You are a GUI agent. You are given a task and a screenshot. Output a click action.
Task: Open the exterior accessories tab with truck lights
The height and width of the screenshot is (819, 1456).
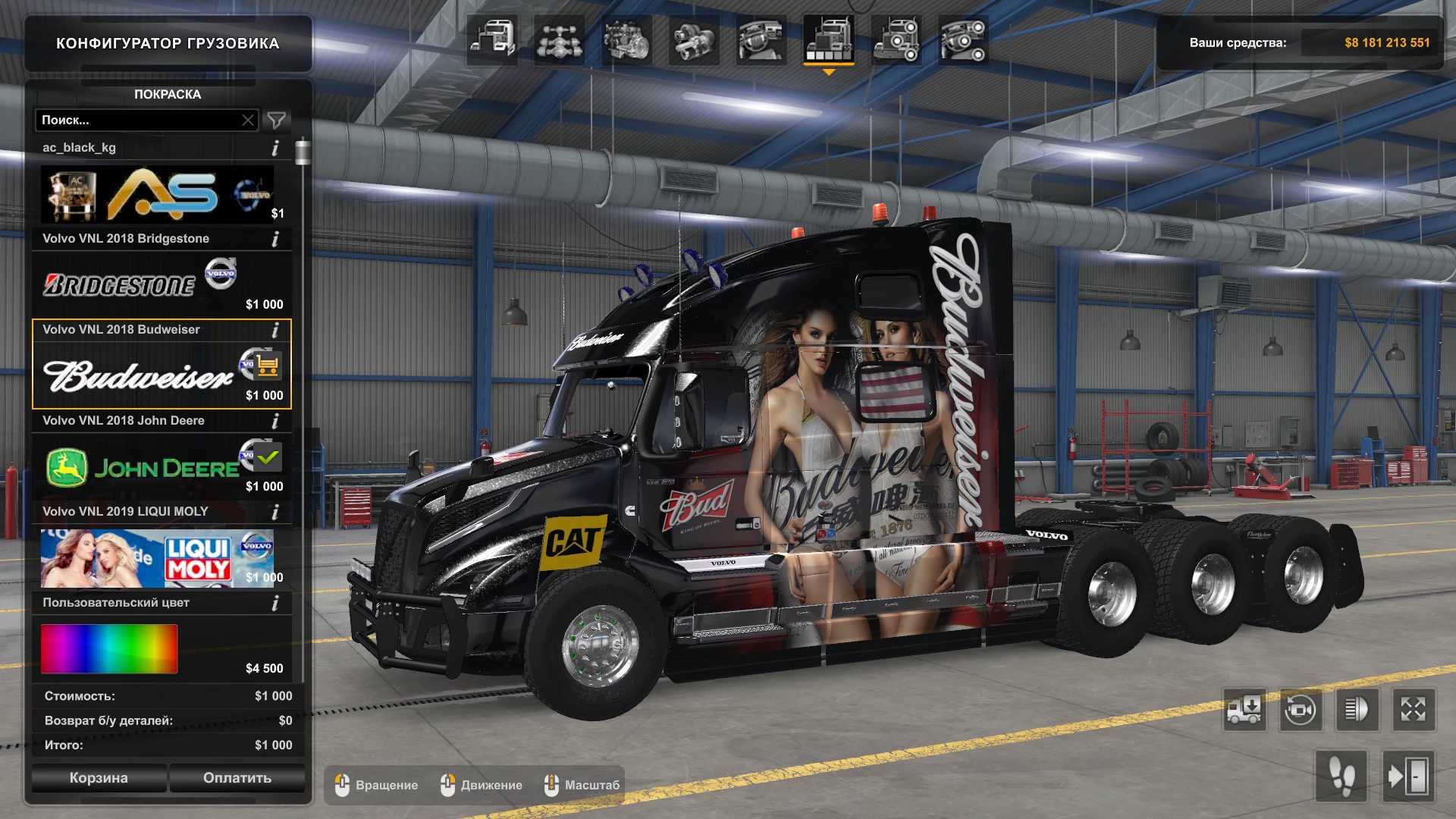(x=896, y=39)
